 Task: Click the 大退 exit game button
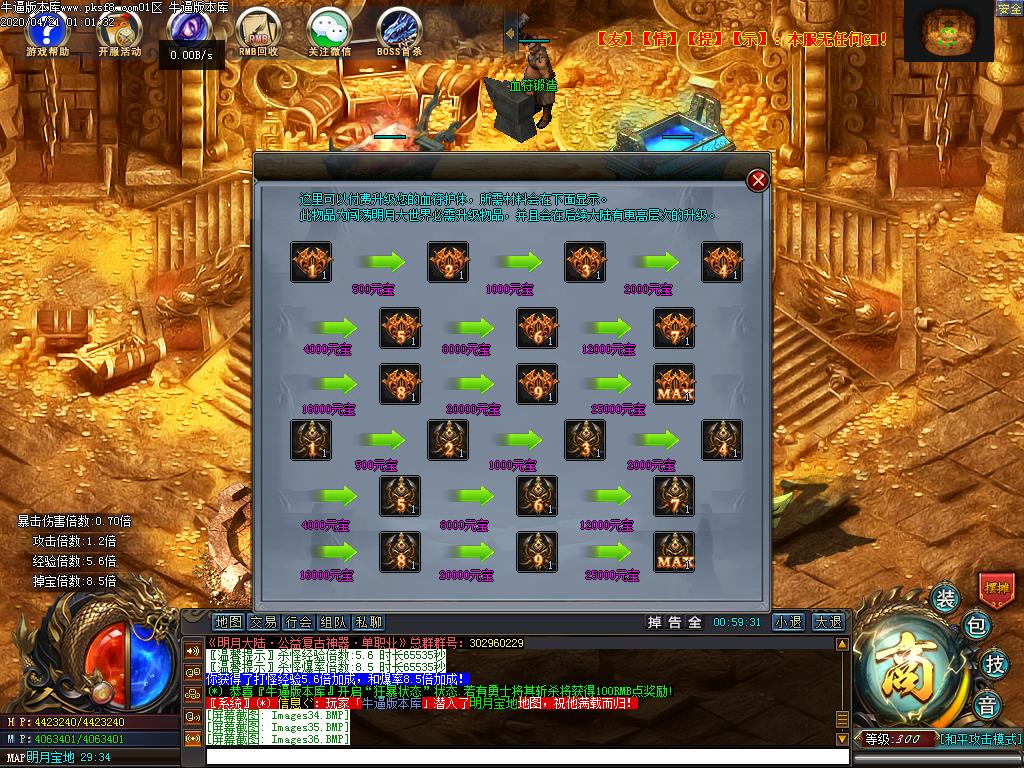[827, 622]
